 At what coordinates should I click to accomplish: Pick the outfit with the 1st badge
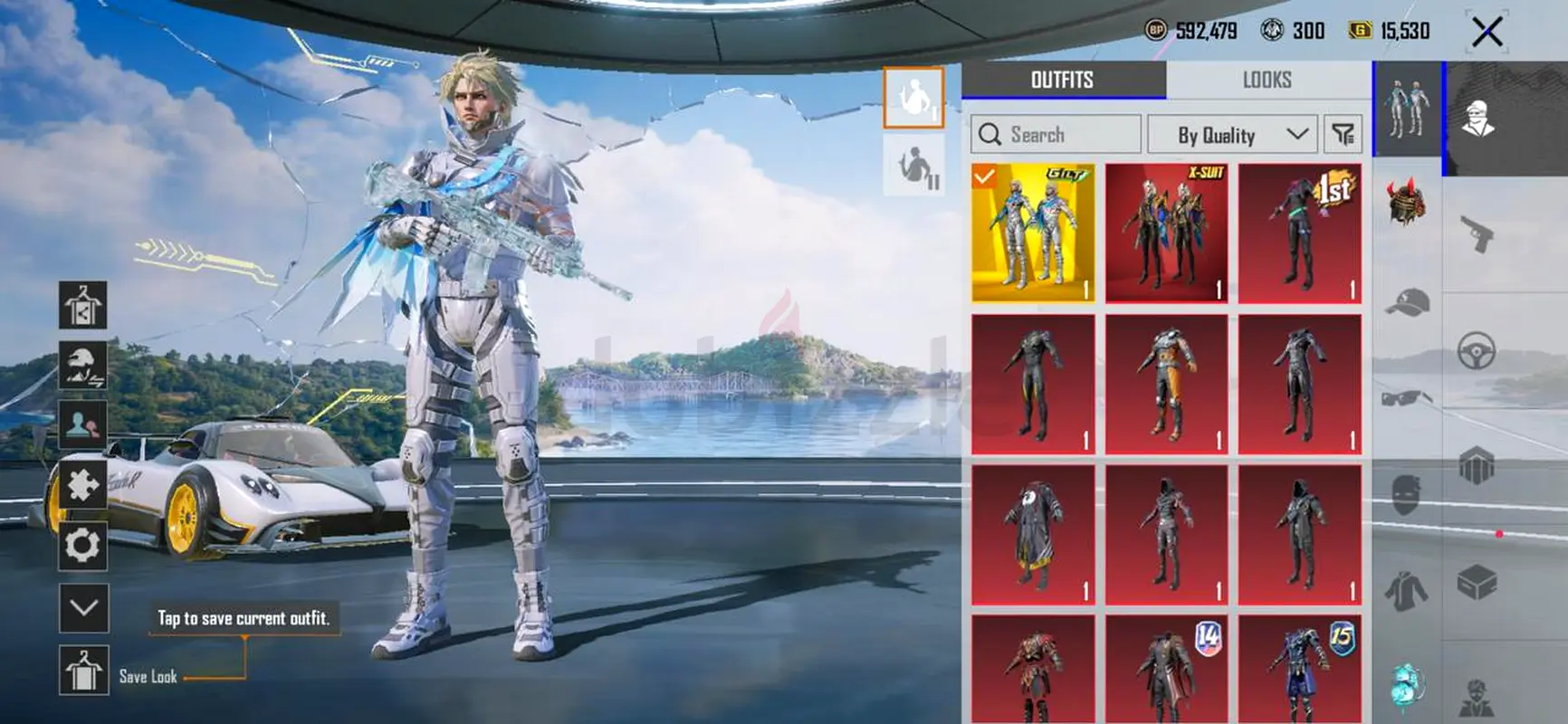[x=1299, y=233]
